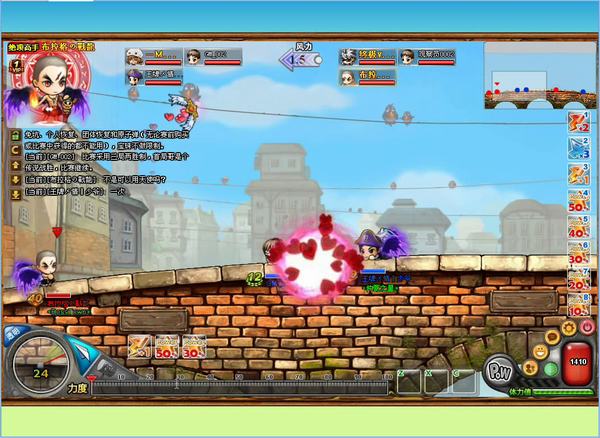600x438 pixels.
Task: Use the lightning item by the angle gauge
Action: 139,346
